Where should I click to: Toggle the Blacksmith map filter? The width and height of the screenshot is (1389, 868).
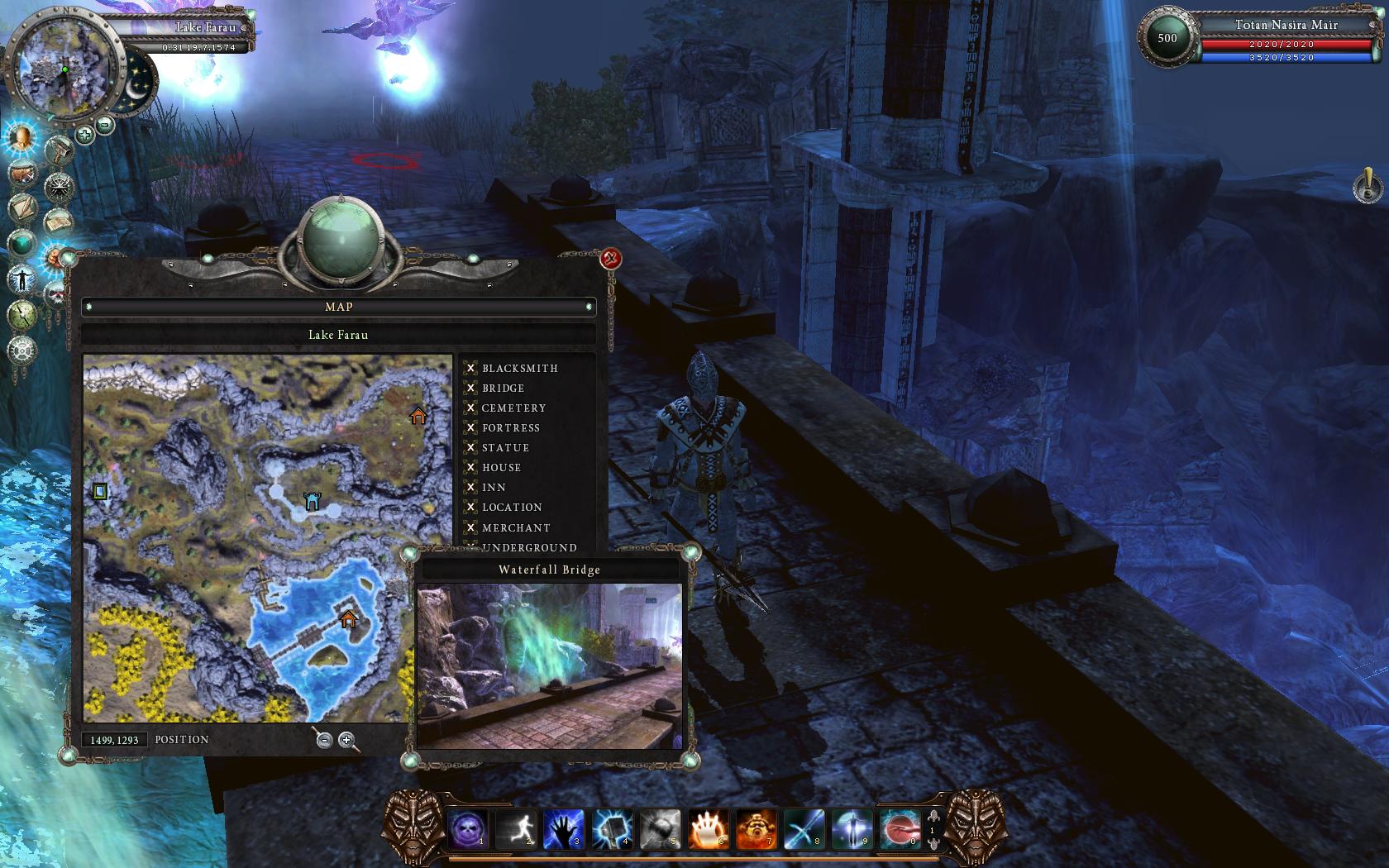point(470,368)
